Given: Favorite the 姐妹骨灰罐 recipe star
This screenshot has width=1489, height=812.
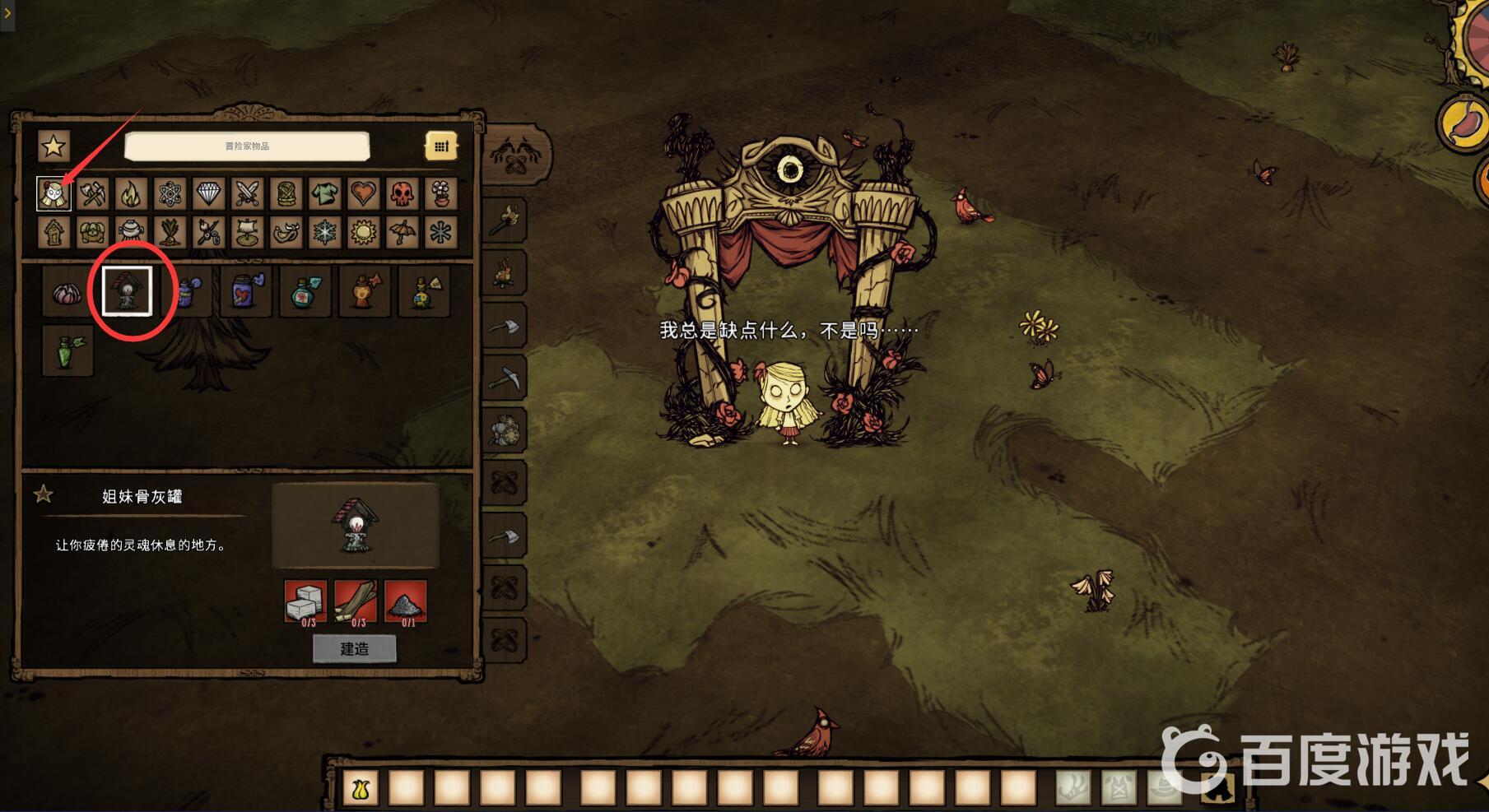Looking at the screenshot, I should coord(44,494).
